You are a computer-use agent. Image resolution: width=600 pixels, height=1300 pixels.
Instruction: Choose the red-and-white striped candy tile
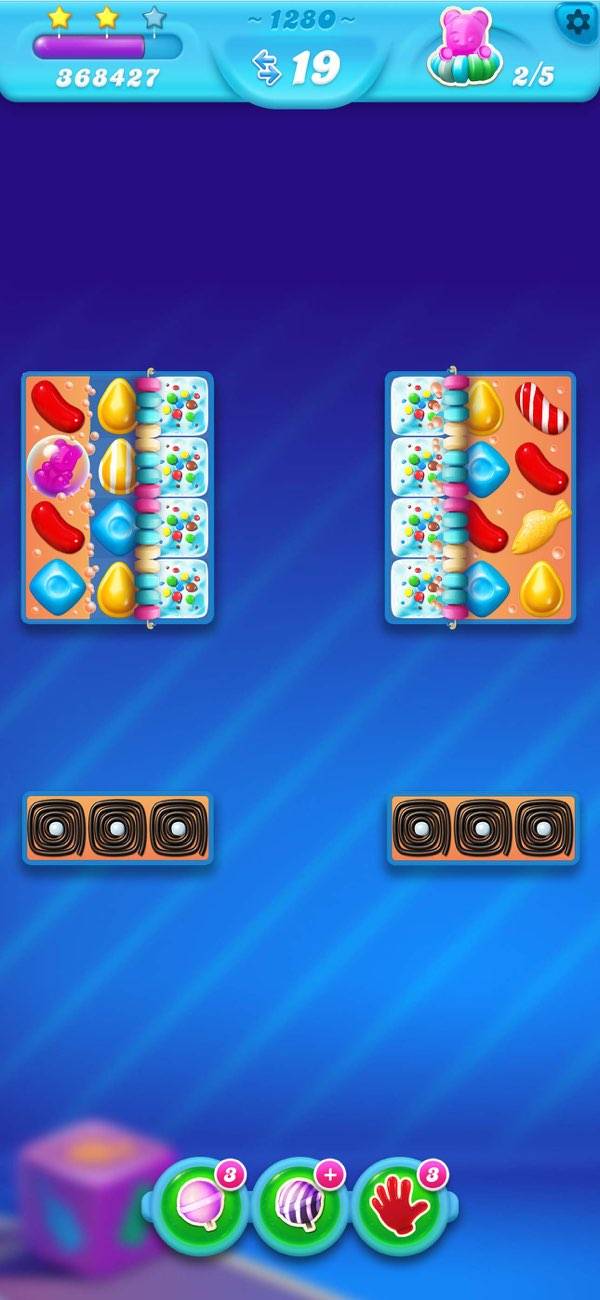click(541, 406)
